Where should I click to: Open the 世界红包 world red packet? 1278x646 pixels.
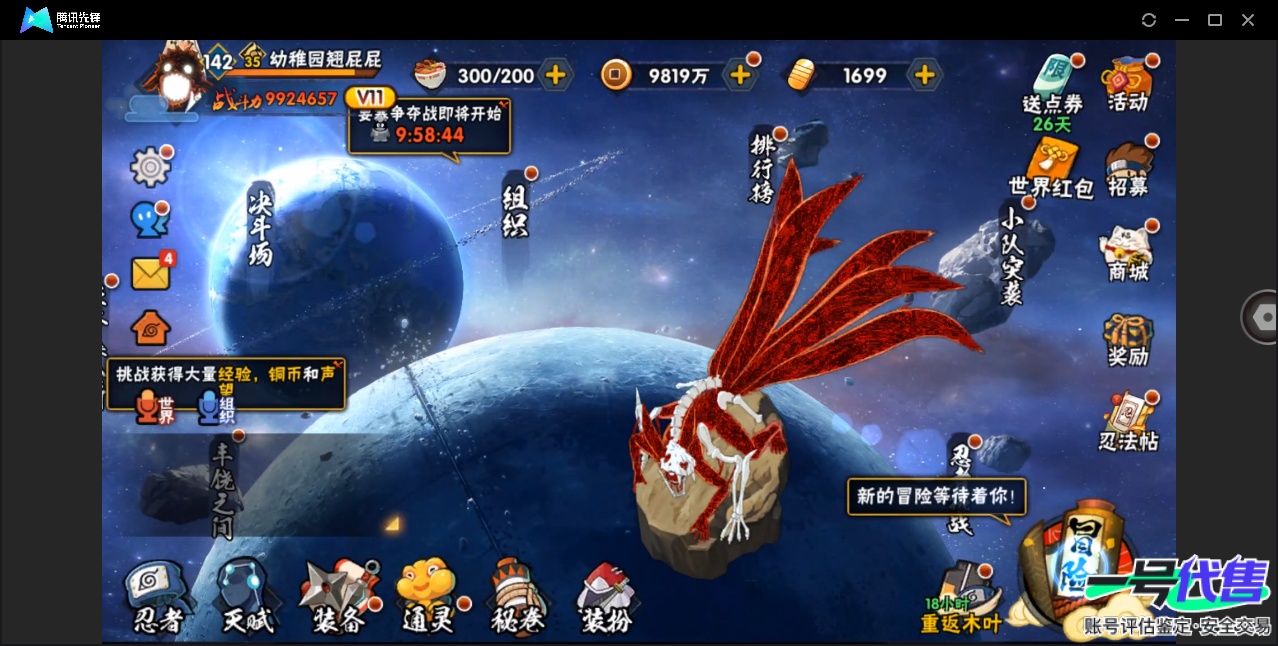pos(1051,169)
